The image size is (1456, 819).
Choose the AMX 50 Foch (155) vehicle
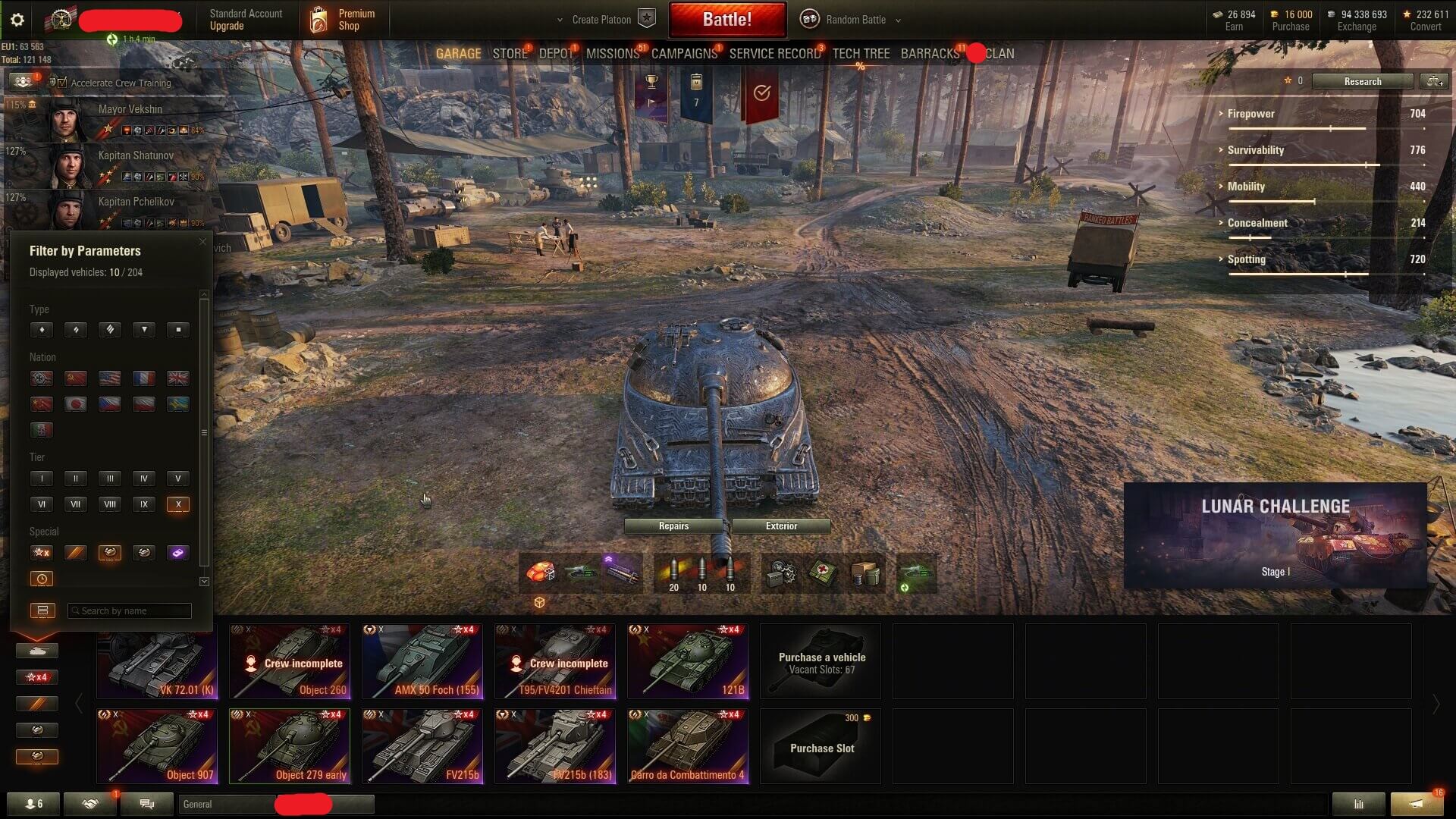coord(422,661)
